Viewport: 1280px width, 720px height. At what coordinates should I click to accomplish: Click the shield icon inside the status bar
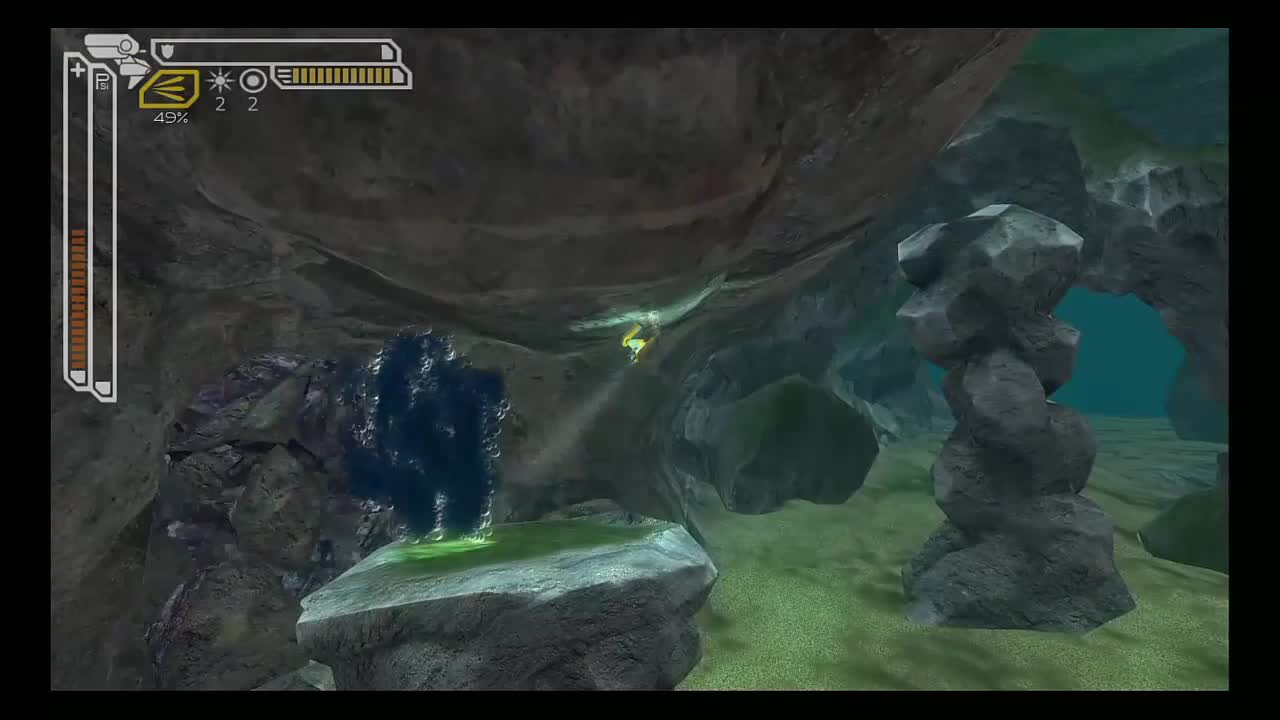(x=167, y=49)
